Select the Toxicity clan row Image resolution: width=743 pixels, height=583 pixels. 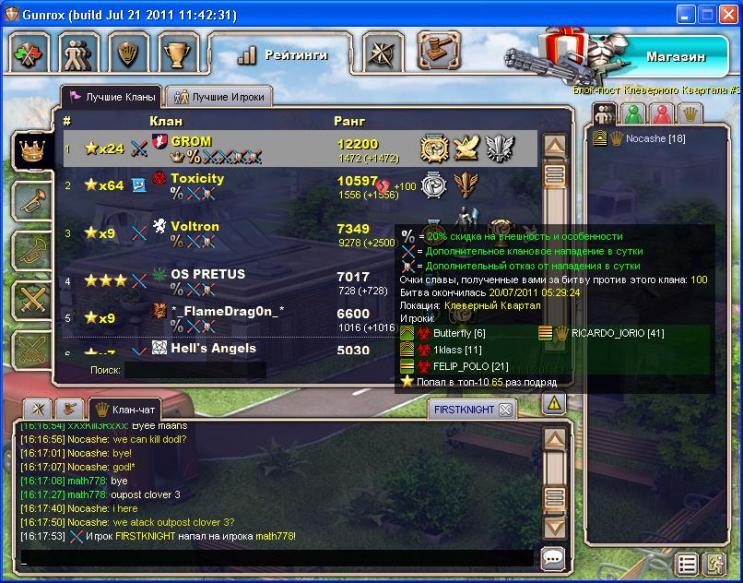300,185
